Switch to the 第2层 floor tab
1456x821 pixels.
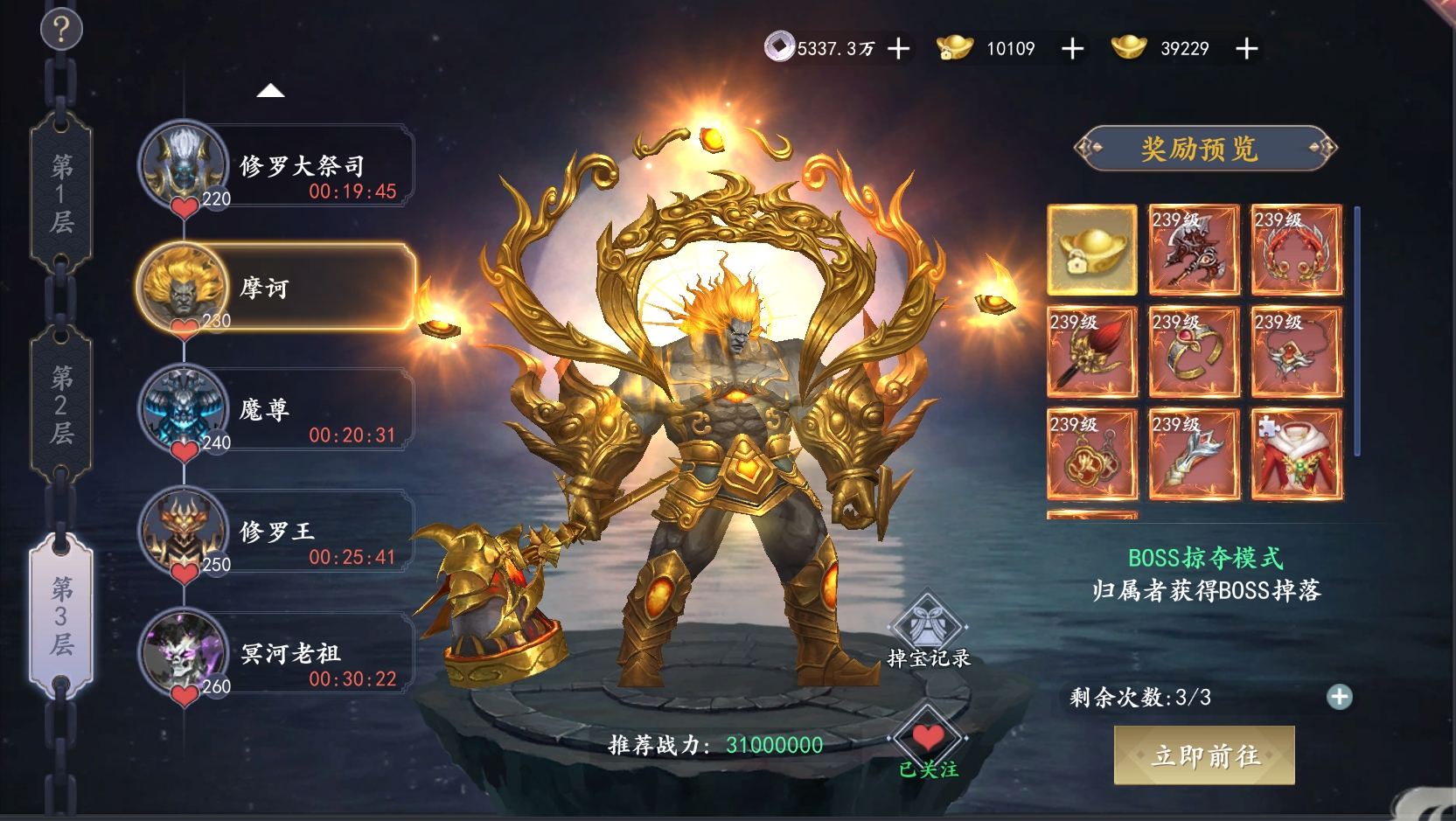tap(61, 405)
